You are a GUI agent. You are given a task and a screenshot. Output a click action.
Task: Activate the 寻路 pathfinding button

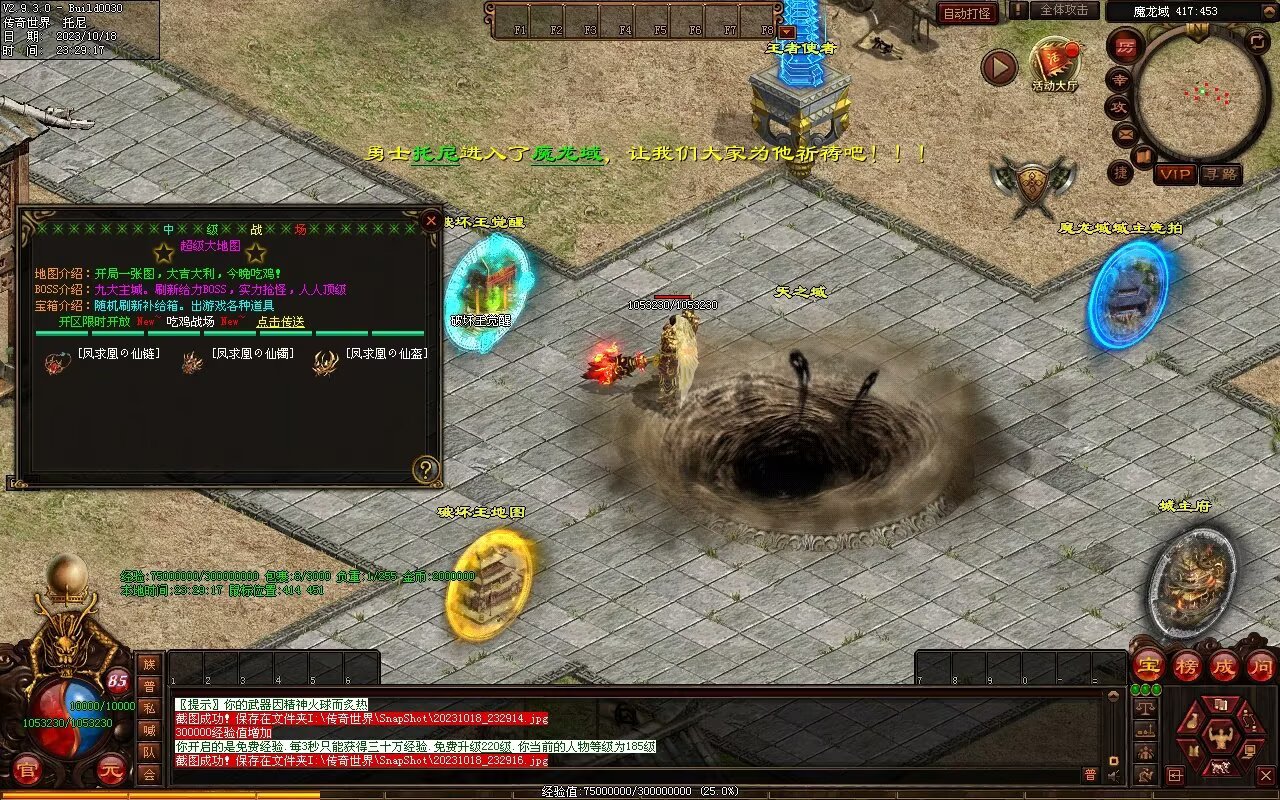pos(1220,174)
